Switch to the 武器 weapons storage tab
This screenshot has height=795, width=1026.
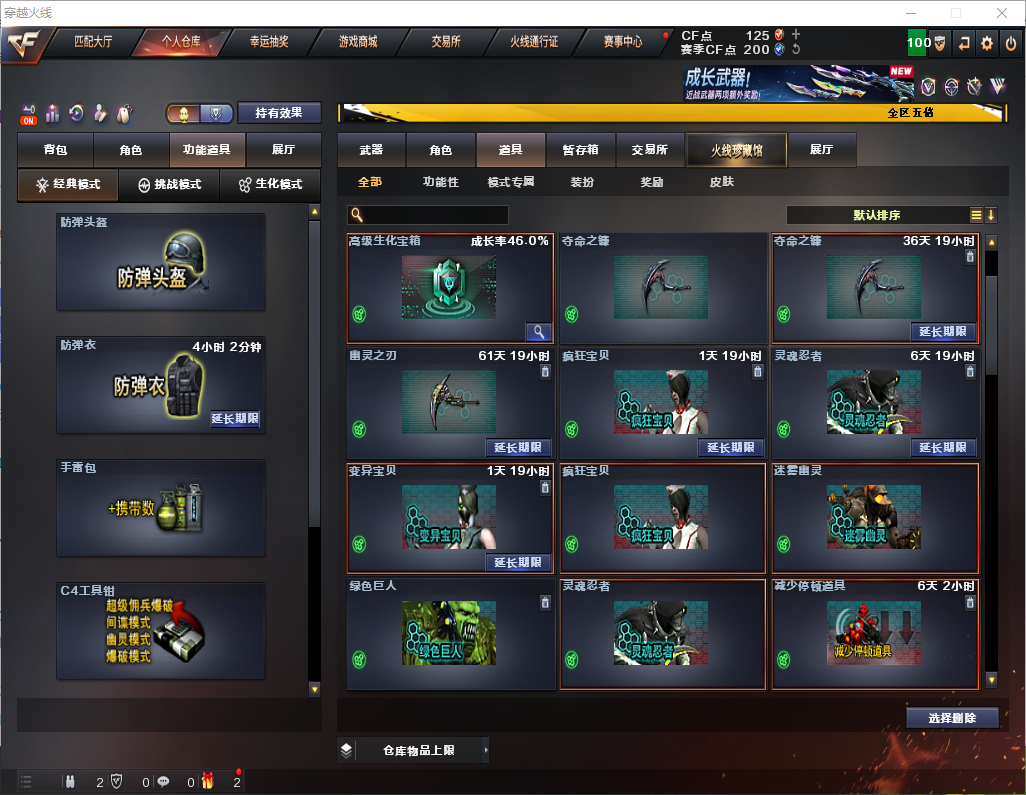tap(371, 150)
